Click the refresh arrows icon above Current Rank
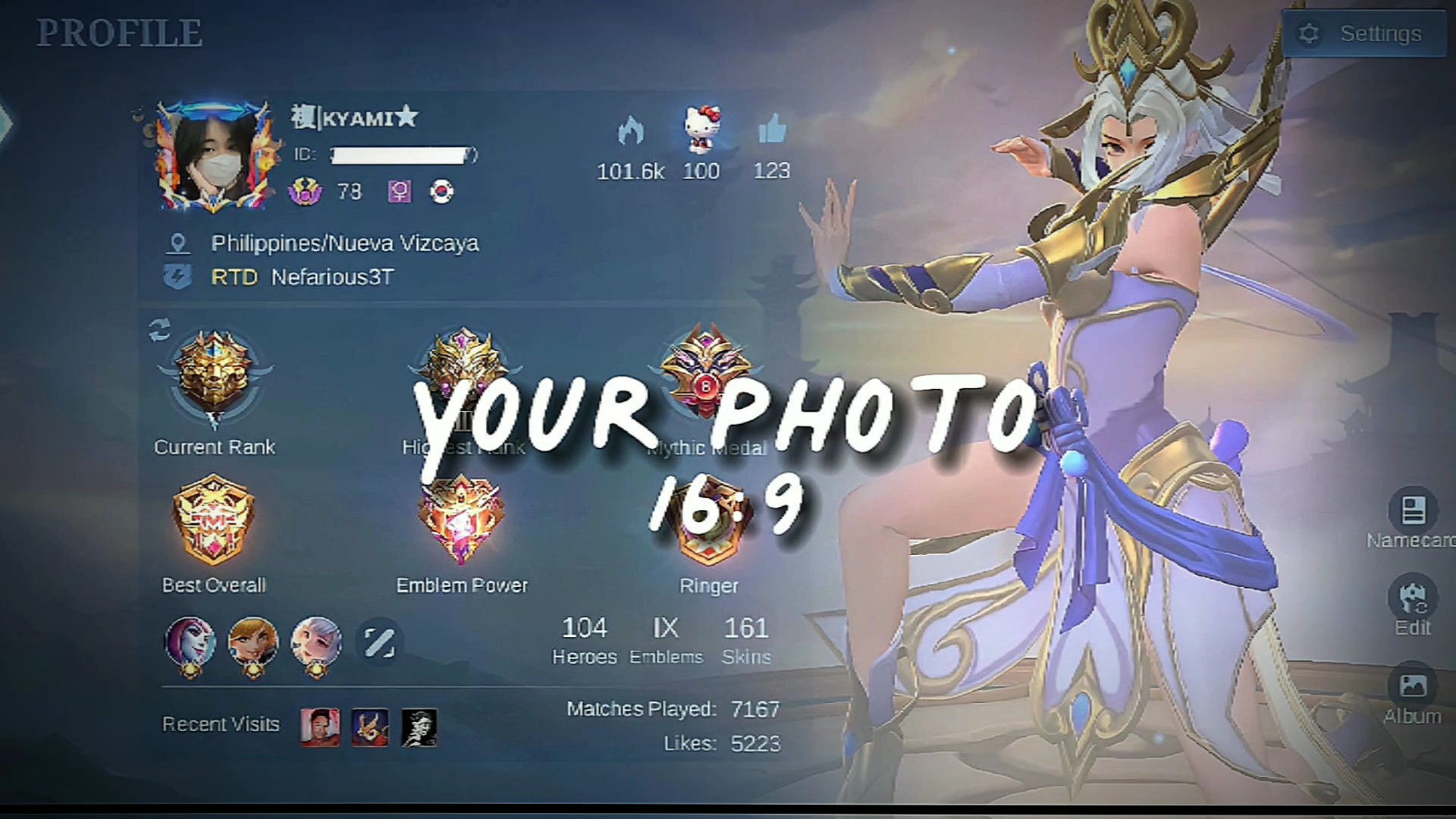The image size is (1456, 819). (x=160, y=329)
